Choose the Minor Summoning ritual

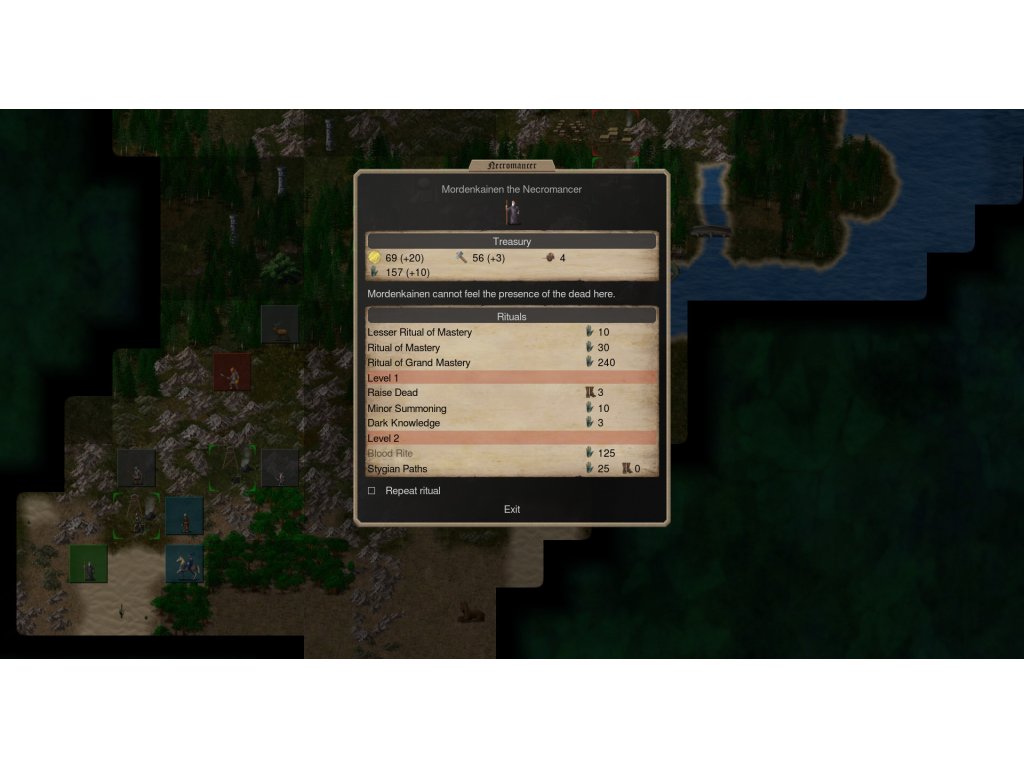point(406,408)
